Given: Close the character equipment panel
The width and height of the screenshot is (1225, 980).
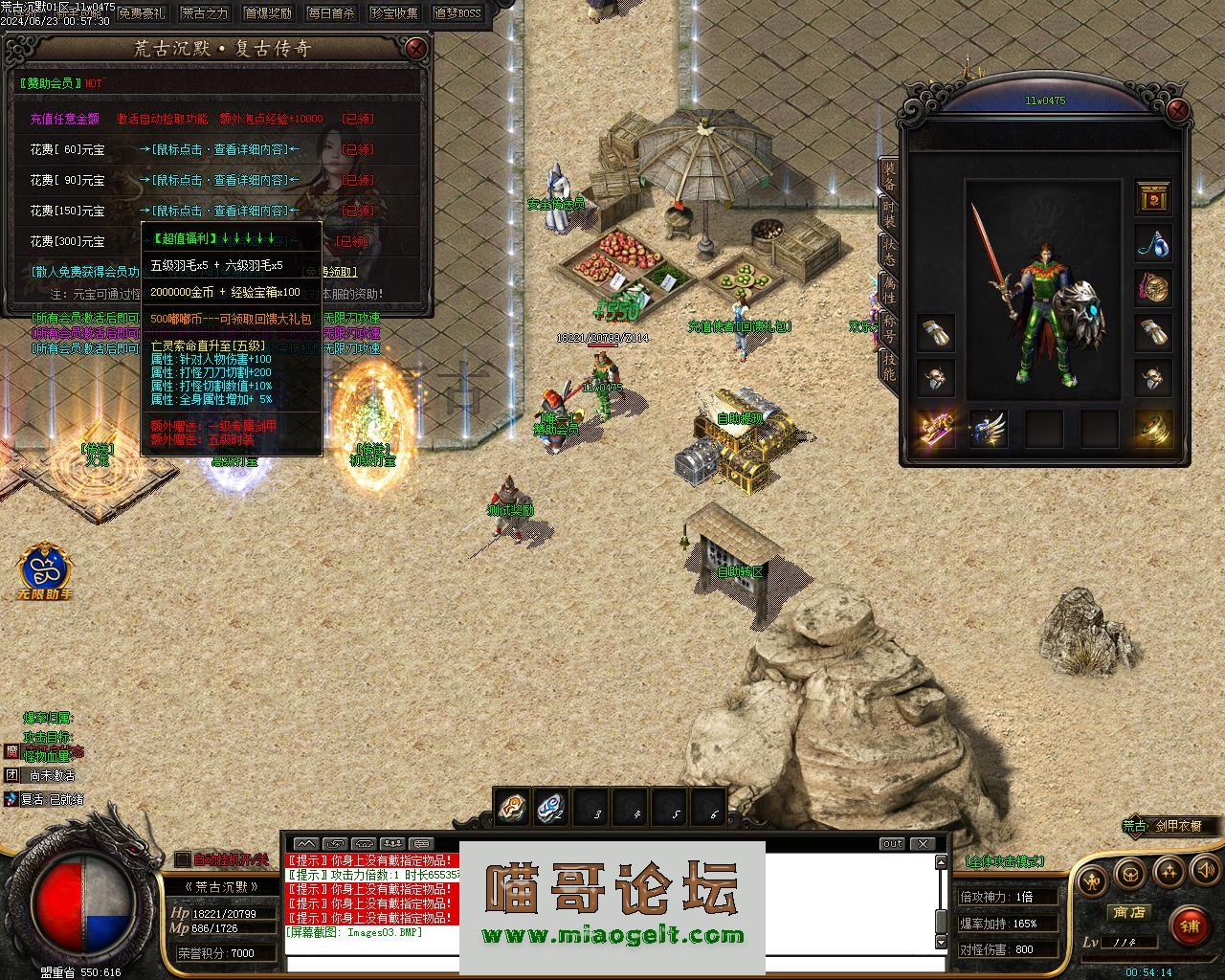Looking at the screenshot, I should 1179,110.
